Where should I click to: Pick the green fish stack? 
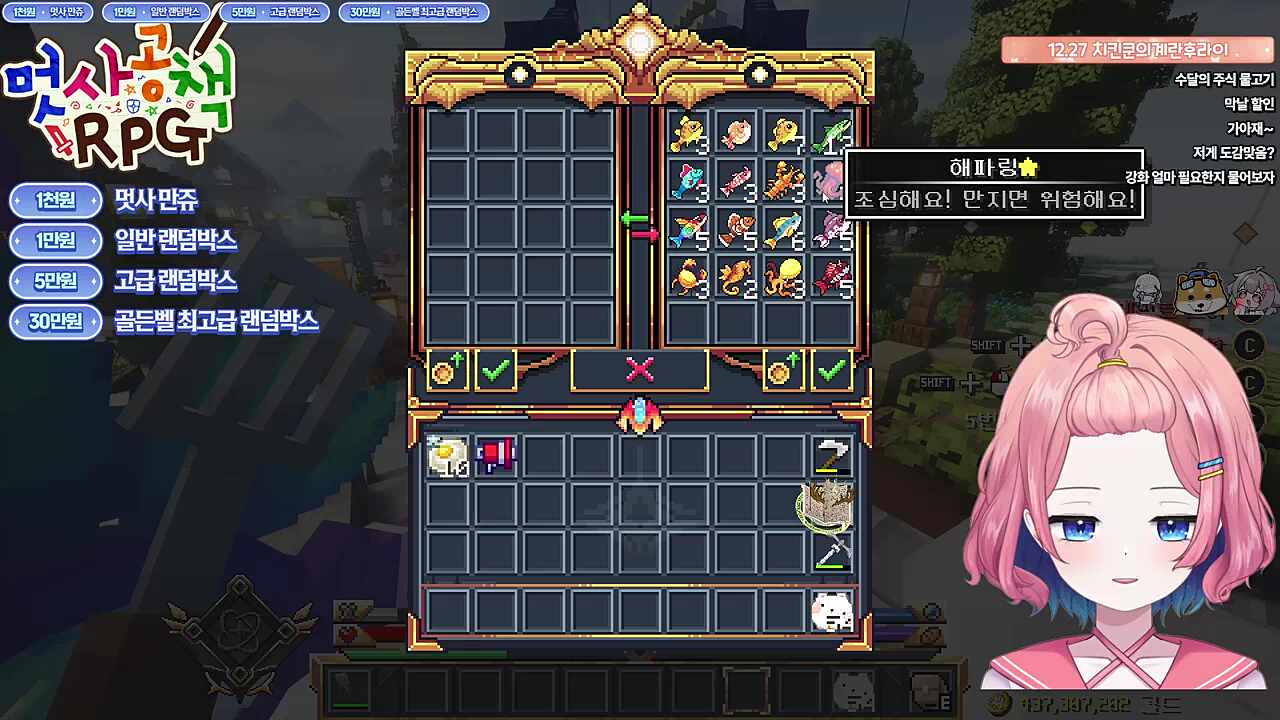832,132
